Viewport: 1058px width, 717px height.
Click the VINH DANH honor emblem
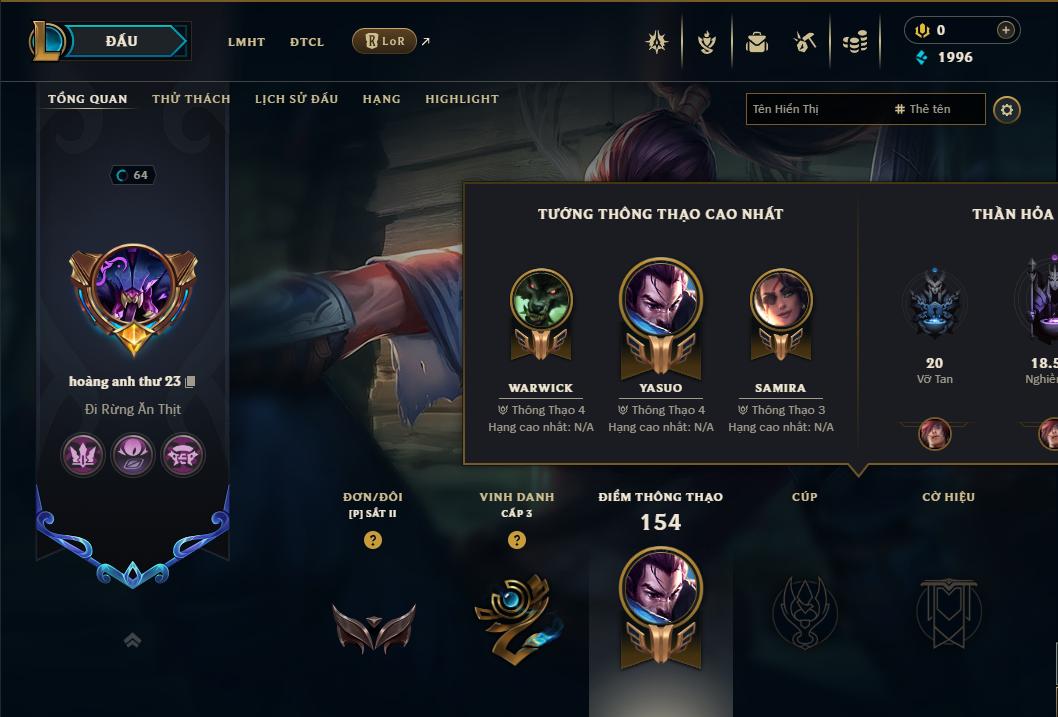(517, 617)
